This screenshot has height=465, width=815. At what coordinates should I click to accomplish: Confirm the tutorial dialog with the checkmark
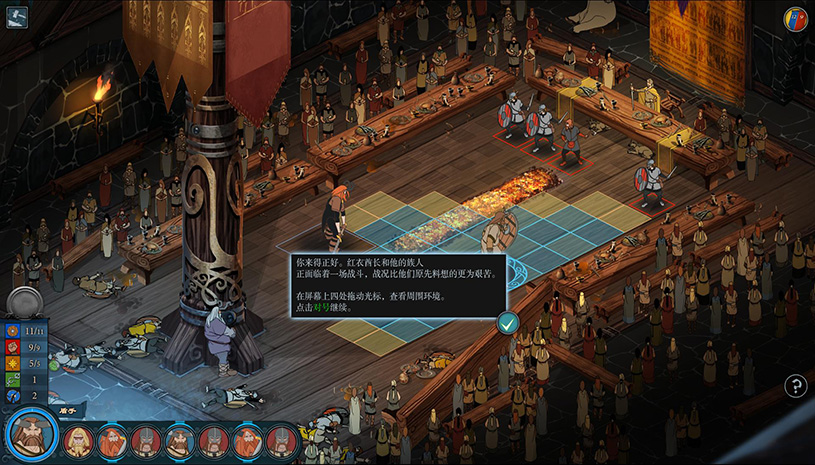pos(508,322)
